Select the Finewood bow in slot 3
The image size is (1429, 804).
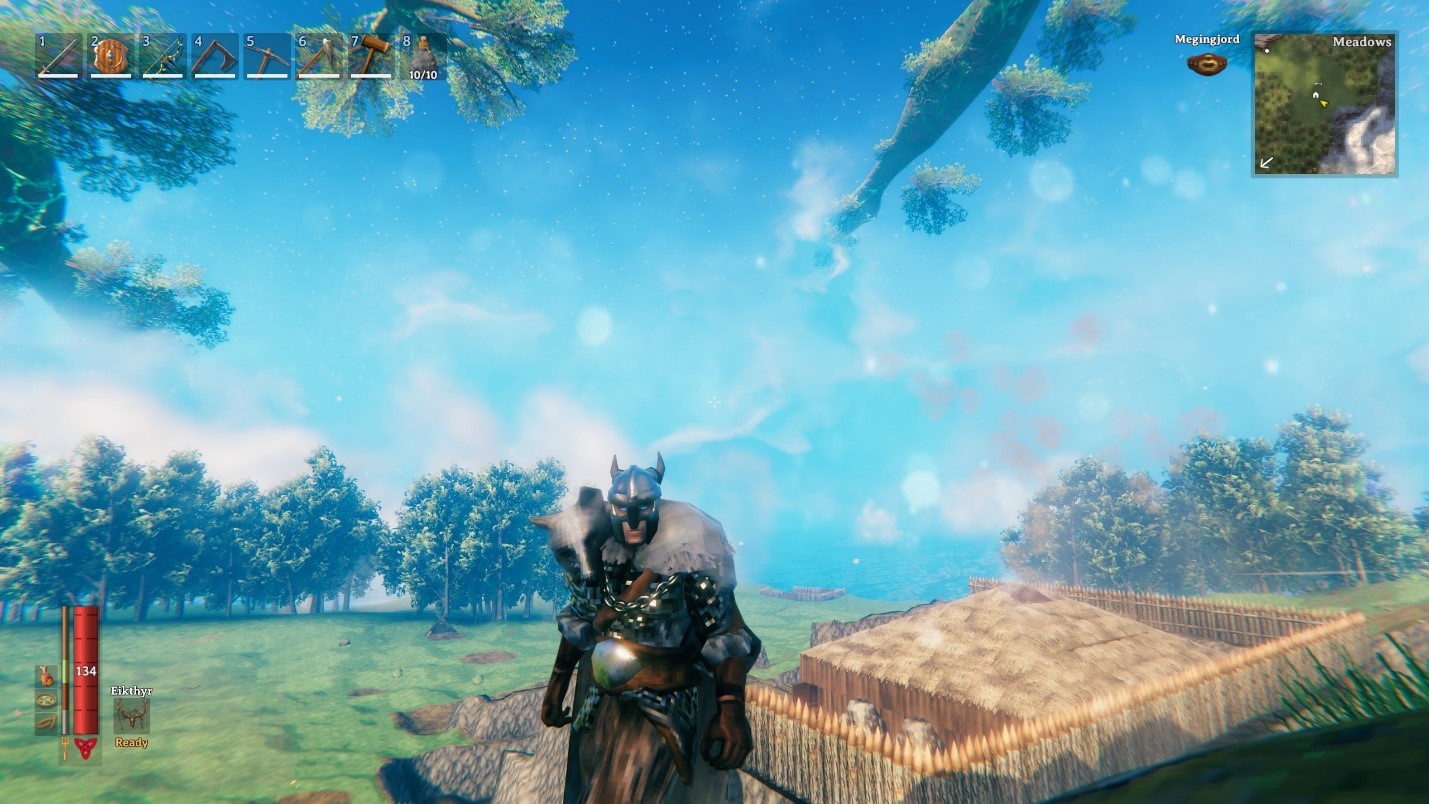162,57
